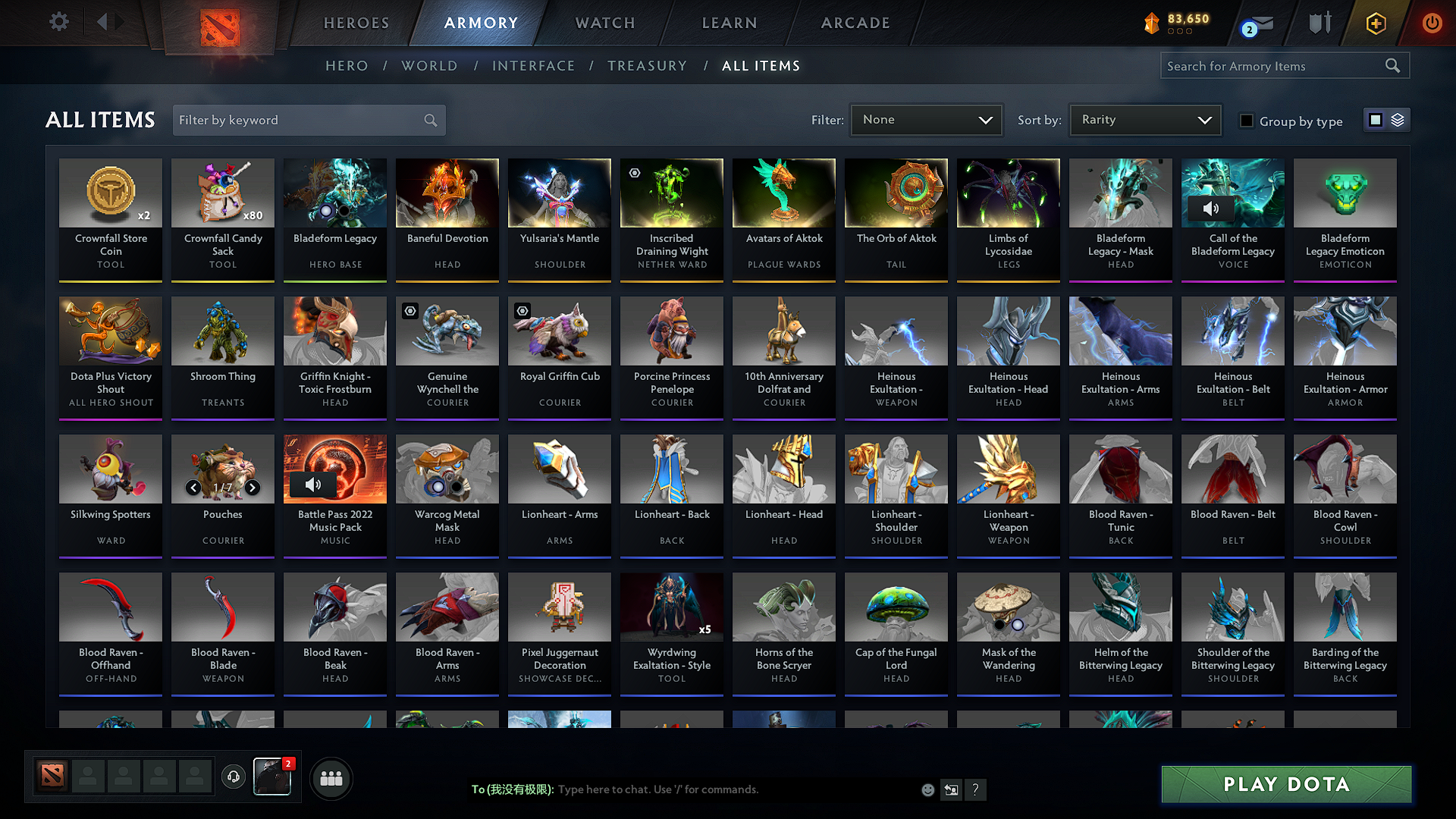Click the smiley emoticon icon near chat
The image size is (1456, 819).
(927, 789)
